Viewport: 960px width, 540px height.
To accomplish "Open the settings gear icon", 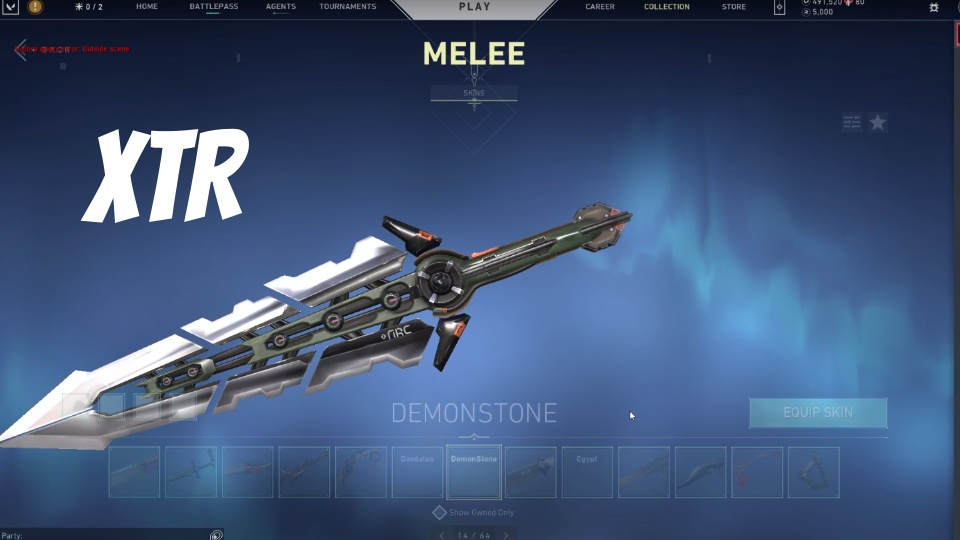I will pyautogui.click(x=934, y=8).
